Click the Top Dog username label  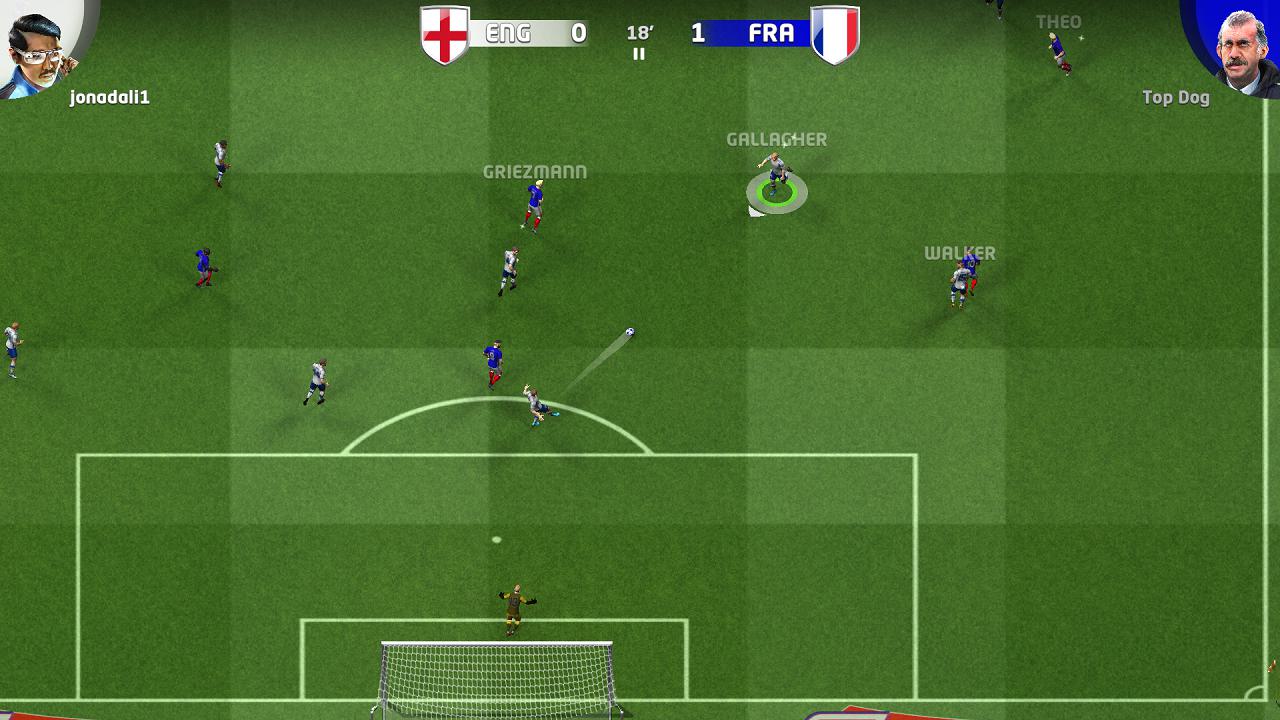pyautogui.click(x=1176, y=98)
